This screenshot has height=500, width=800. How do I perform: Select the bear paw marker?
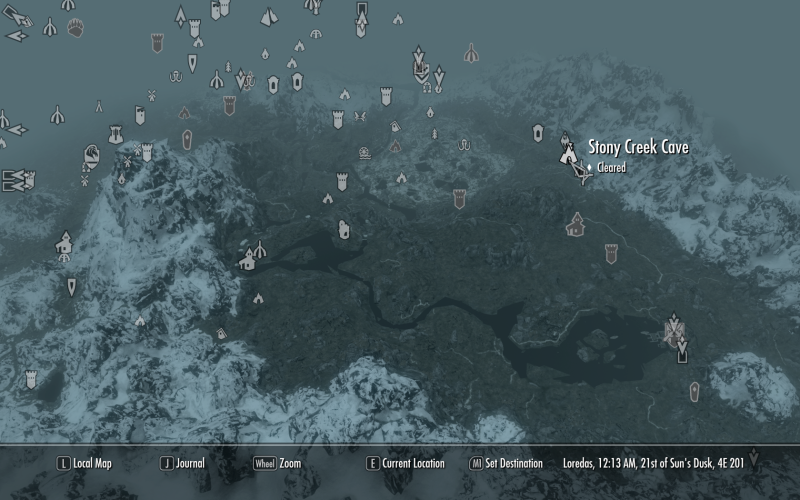click(76, 29)
